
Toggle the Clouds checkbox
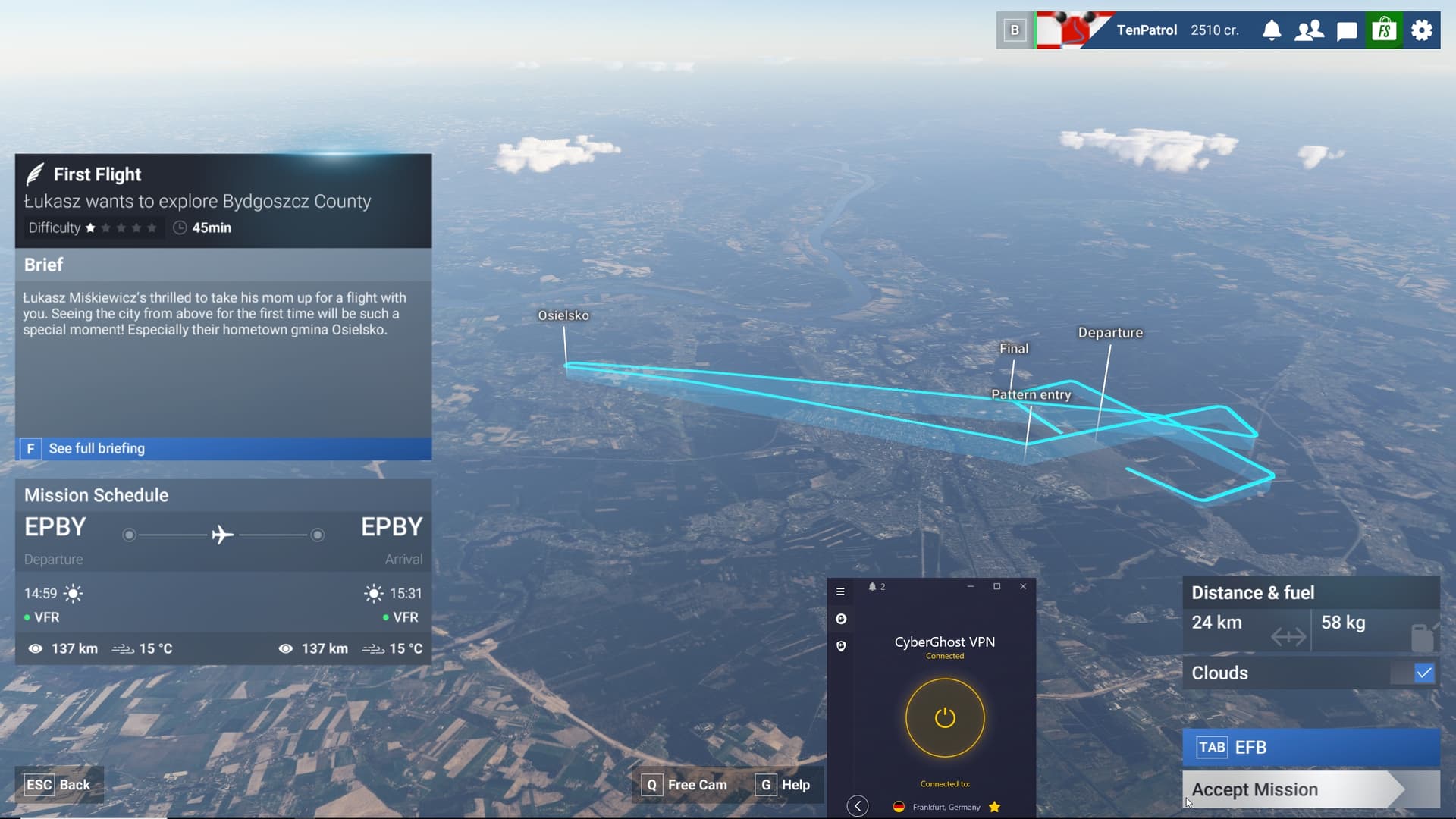(1425, 673)
